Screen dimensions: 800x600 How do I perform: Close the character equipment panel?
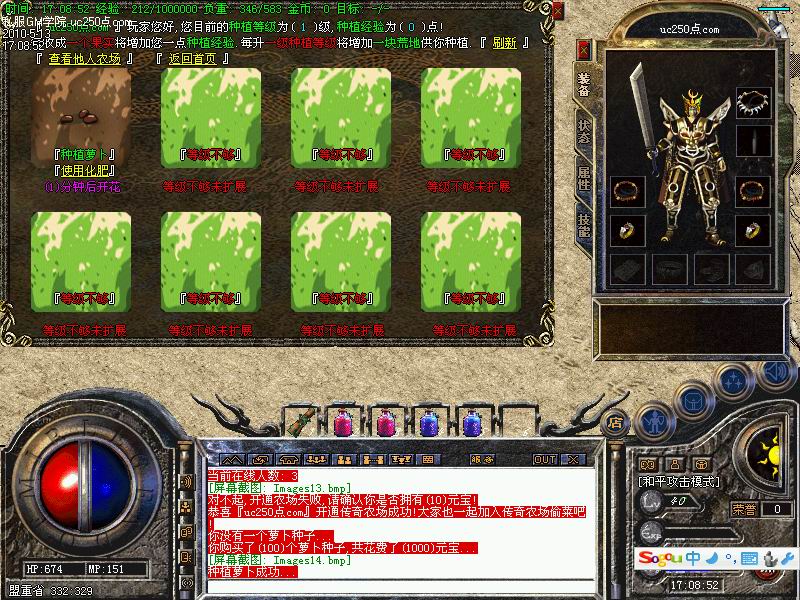tap(584, 50)
